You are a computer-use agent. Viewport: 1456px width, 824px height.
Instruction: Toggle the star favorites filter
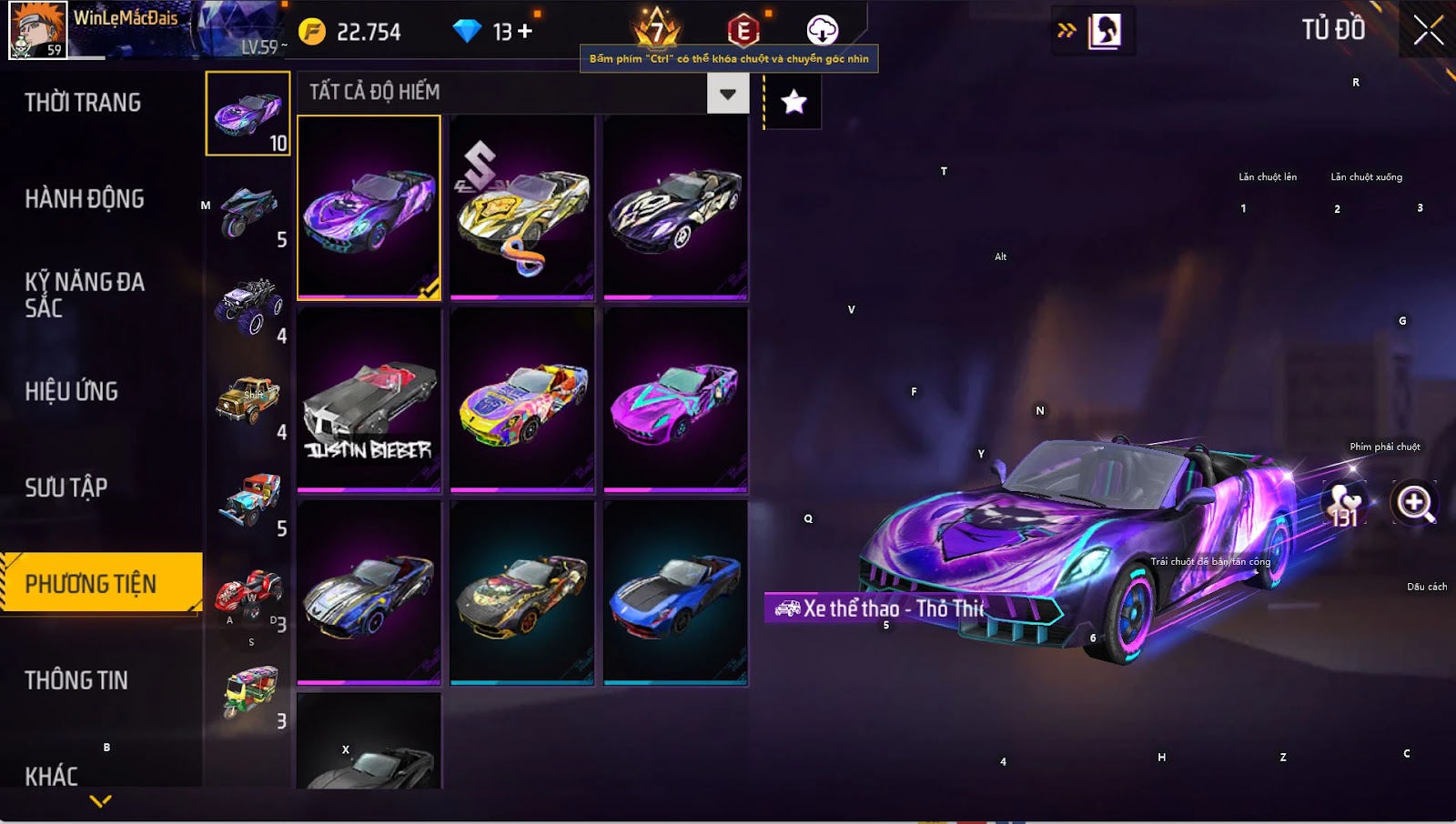[x=794, y=102]
